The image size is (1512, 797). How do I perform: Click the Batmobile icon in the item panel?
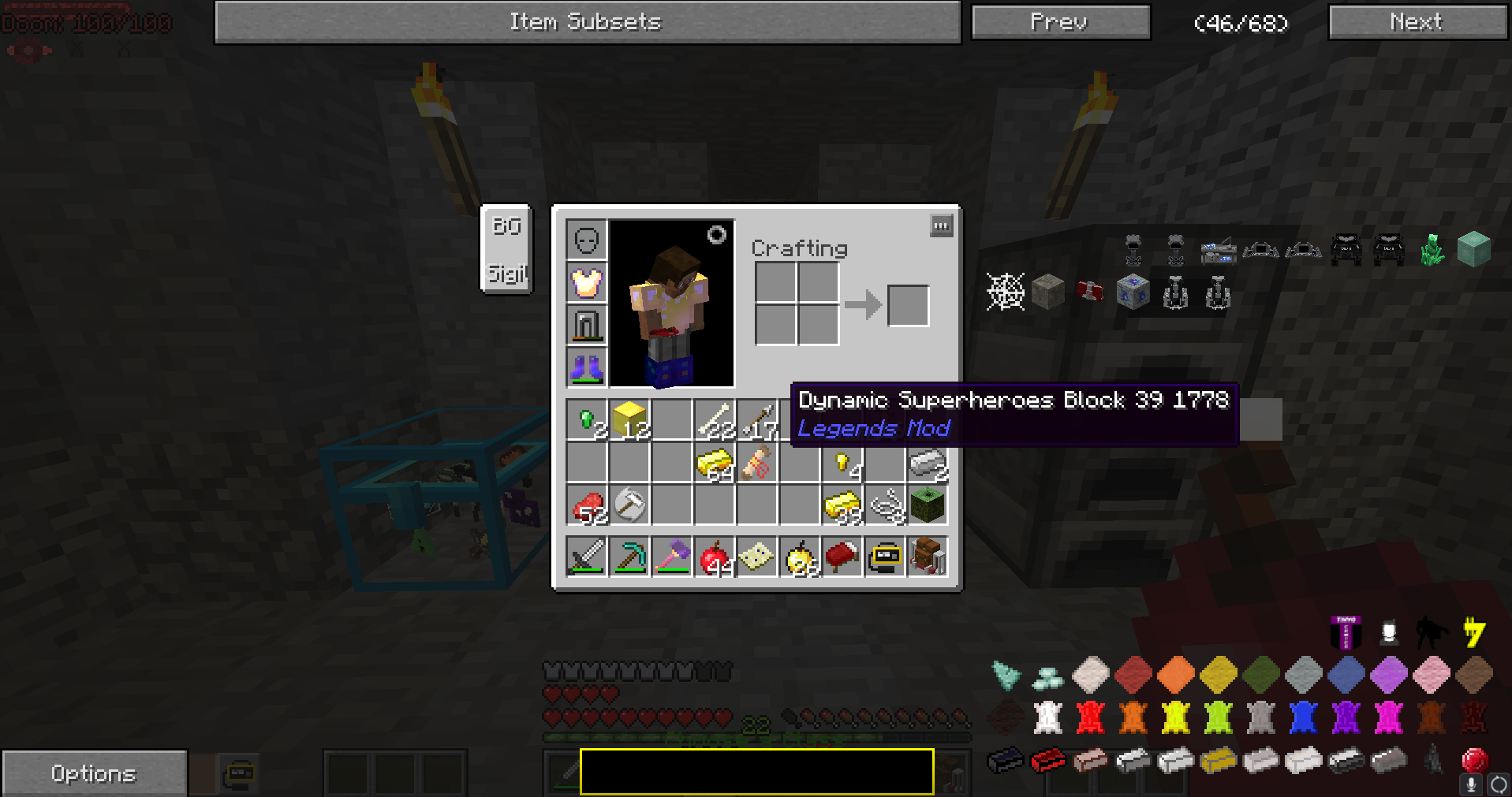click(x=1346, y=248)
